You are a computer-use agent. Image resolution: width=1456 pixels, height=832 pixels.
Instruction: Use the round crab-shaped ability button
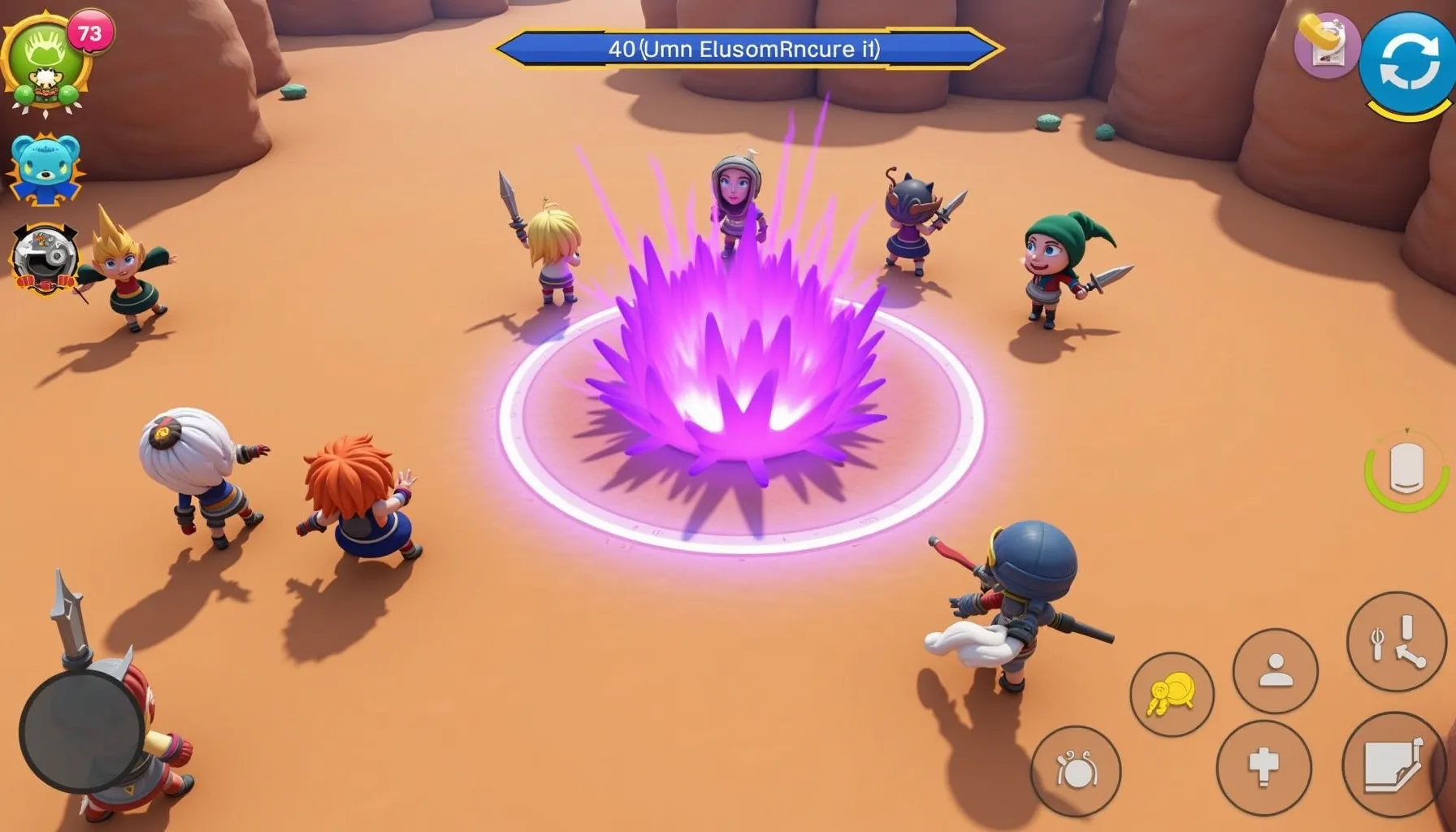pyautogui.click(x=1076, y=769)
